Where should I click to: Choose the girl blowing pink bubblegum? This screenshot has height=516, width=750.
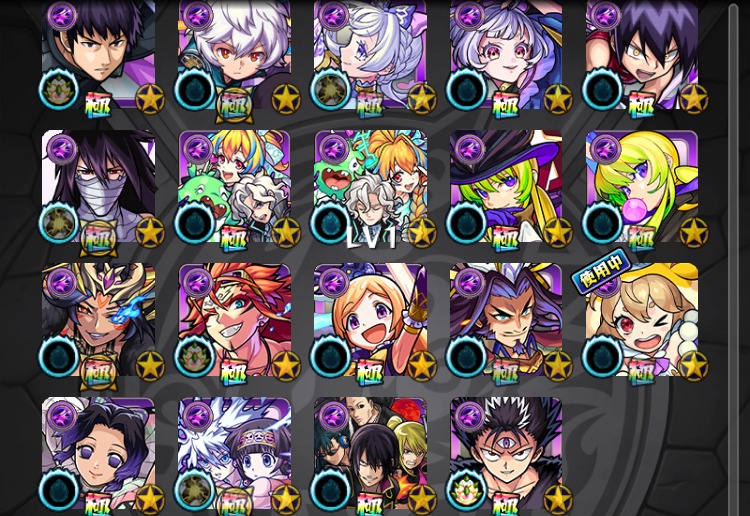pos(641,186)
